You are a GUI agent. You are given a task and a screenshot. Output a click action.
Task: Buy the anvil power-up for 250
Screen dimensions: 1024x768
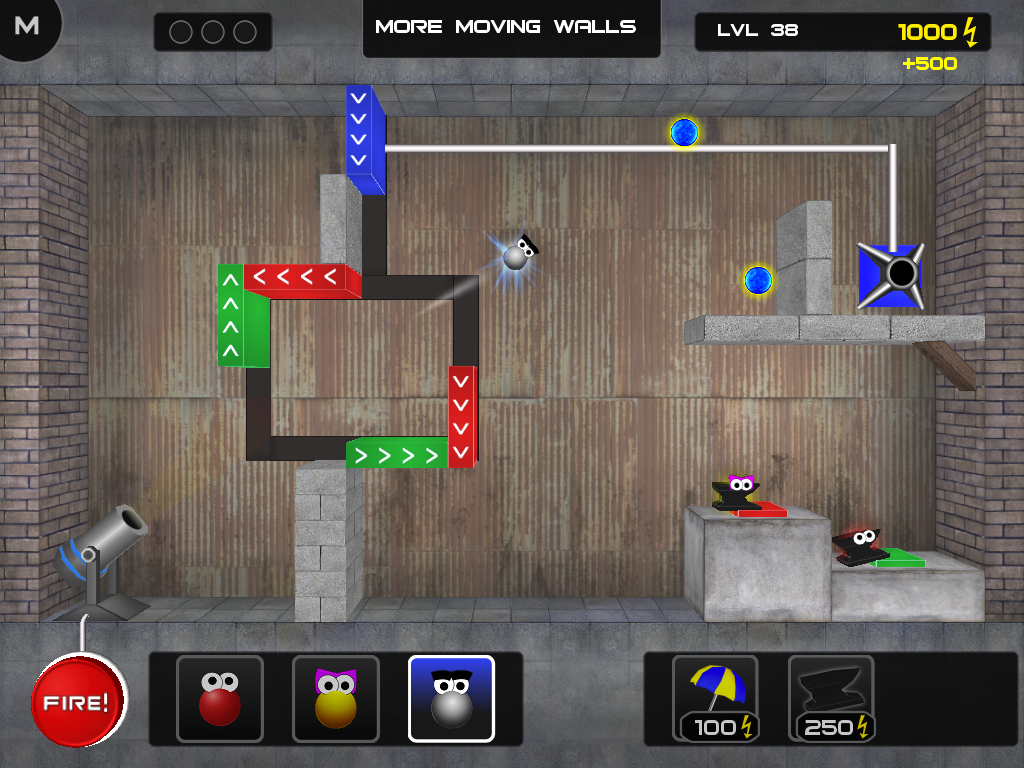pyautogui.click(x=831, y=698)
